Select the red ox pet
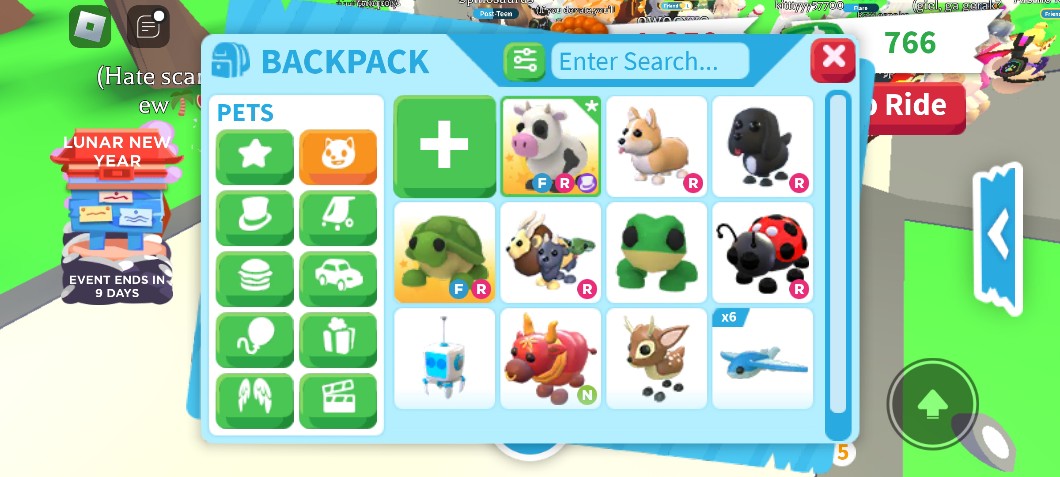The height and width of the screenshot is (477, 1060). point(550,358)
